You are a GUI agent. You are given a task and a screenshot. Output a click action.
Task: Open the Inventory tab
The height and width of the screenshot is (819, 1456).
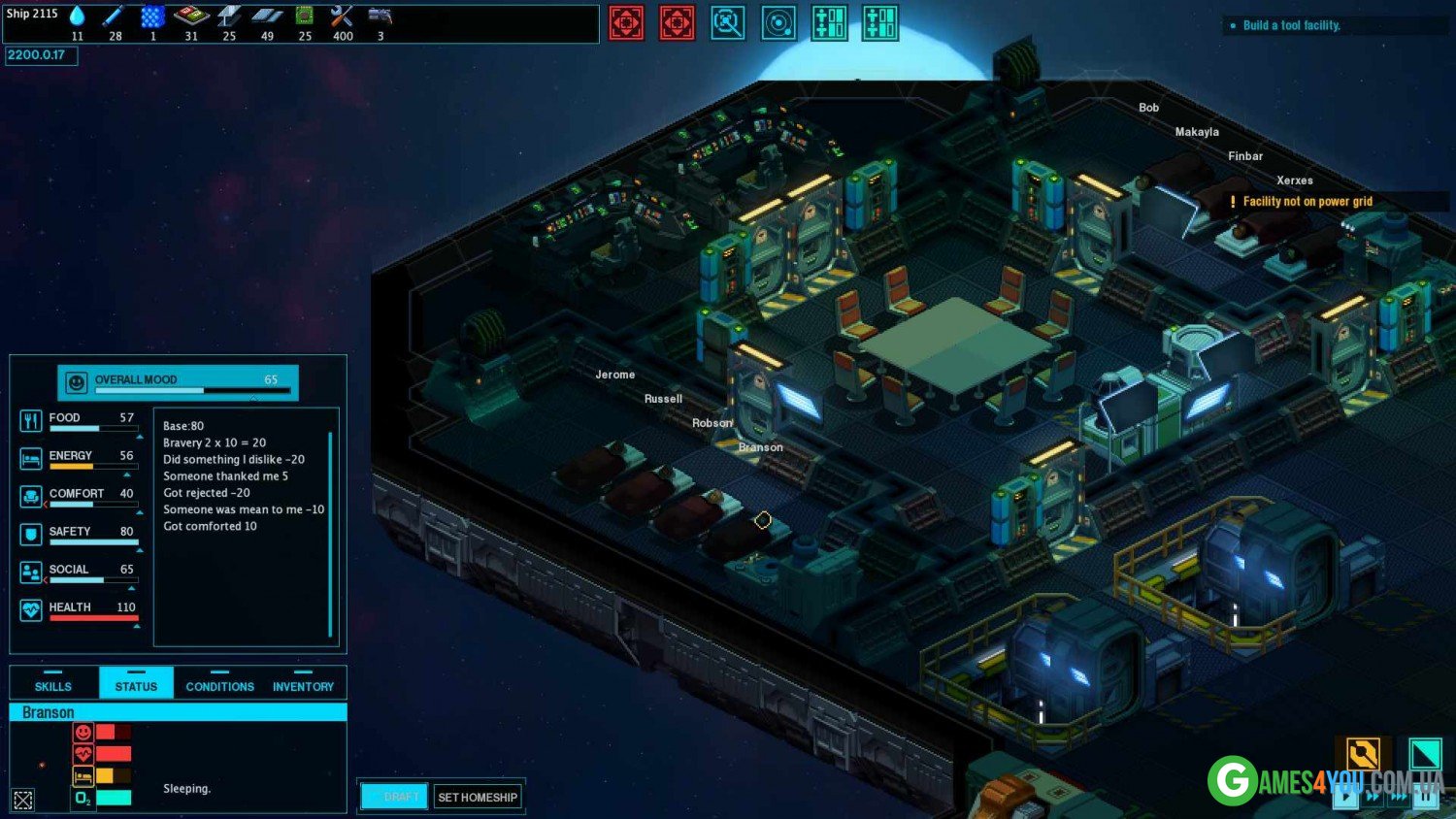click(303, 683)
